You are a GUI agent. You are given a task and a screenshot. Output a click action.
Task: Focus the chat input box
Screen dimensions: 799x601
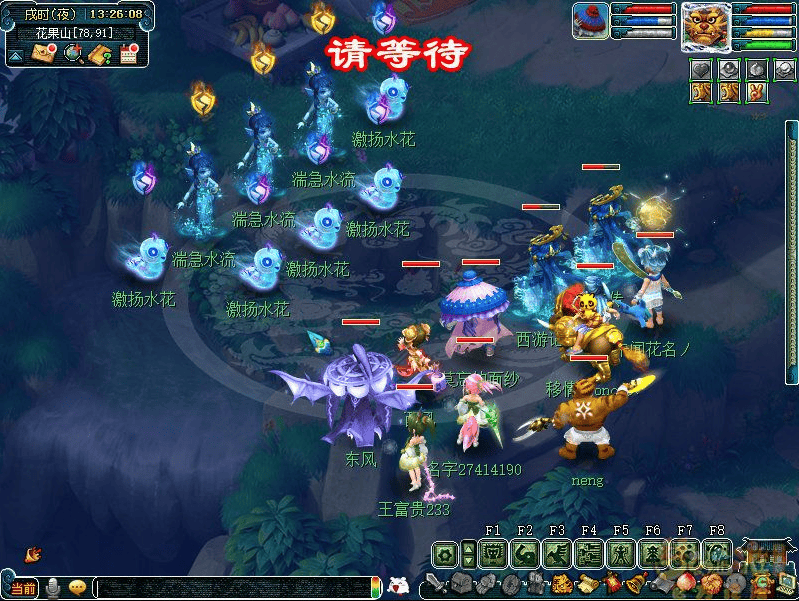230,588
